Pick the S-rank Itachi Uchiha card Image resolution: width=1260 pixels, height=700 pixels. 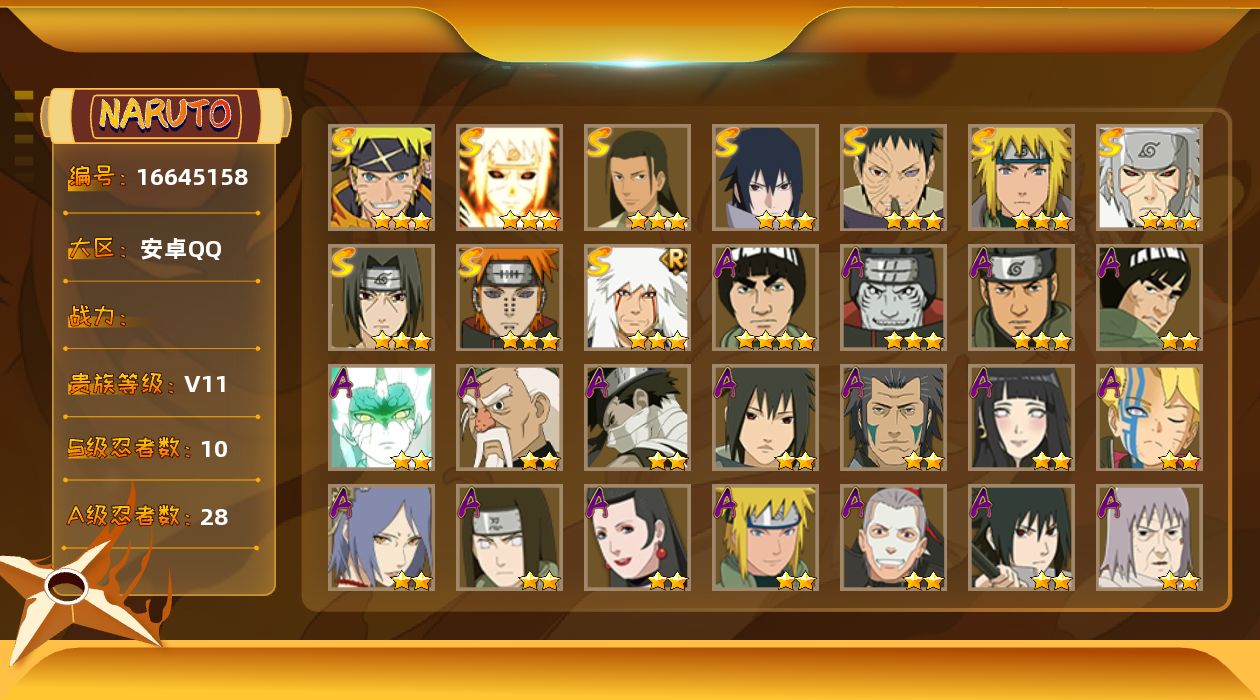point(381,298)
